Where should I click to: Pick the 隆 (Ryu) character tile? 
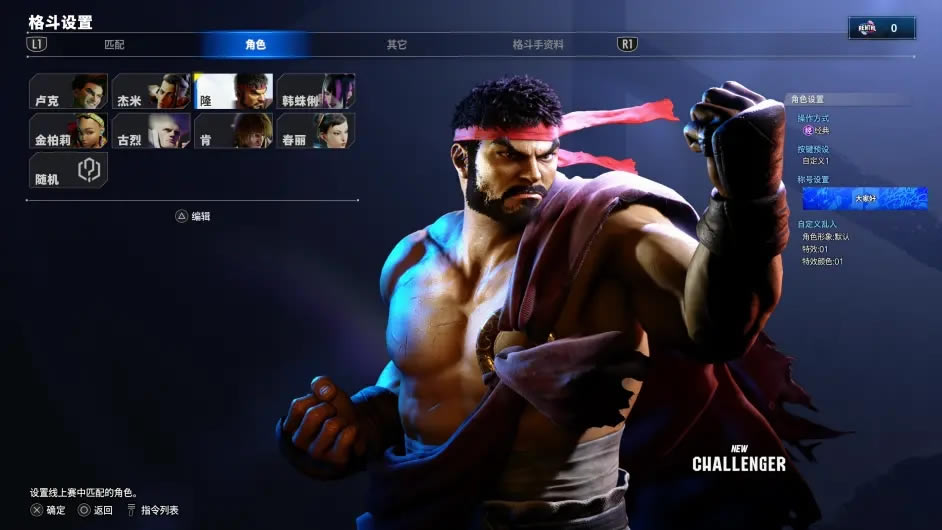tap(233, 92)
